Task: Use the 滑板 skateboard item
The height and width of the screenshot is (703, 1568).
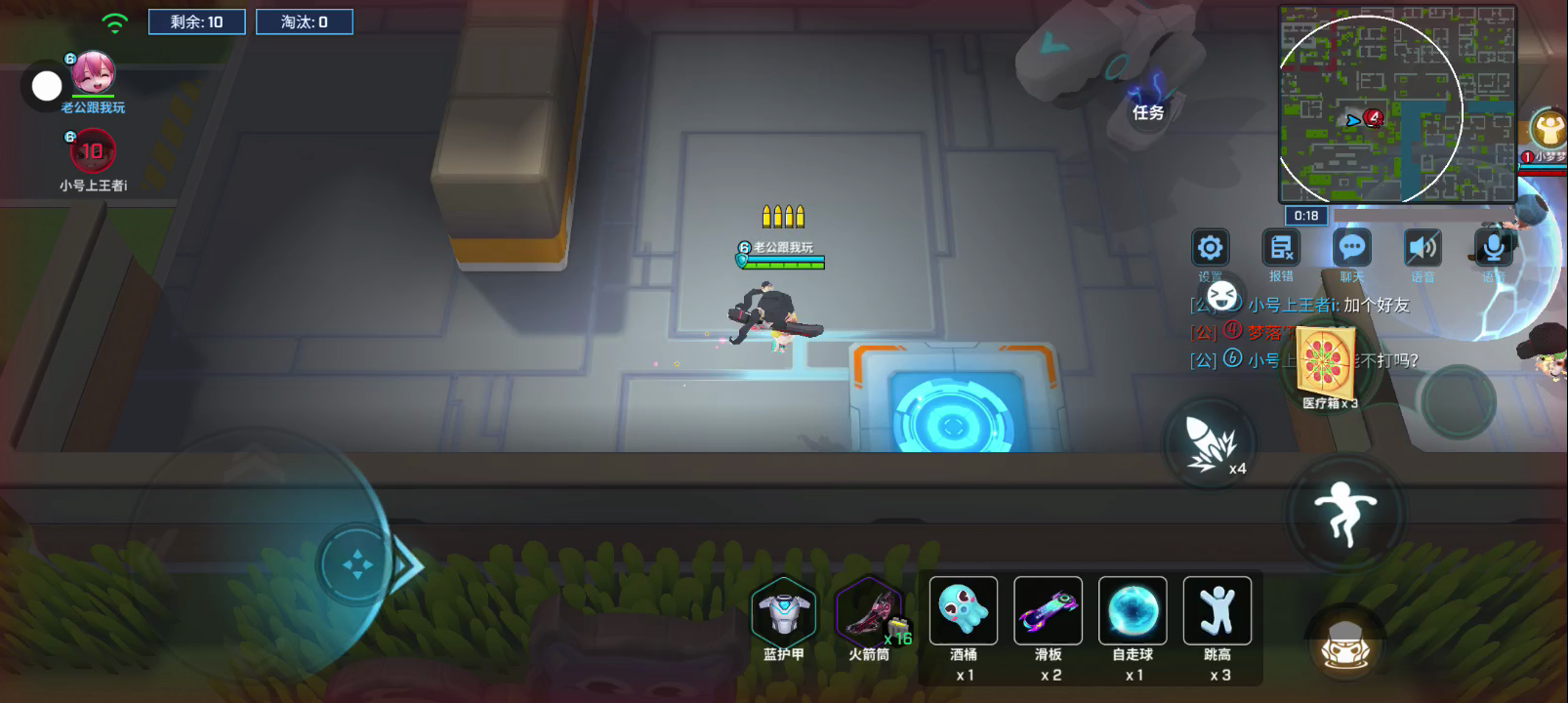Action: (x=1048, y=611)
